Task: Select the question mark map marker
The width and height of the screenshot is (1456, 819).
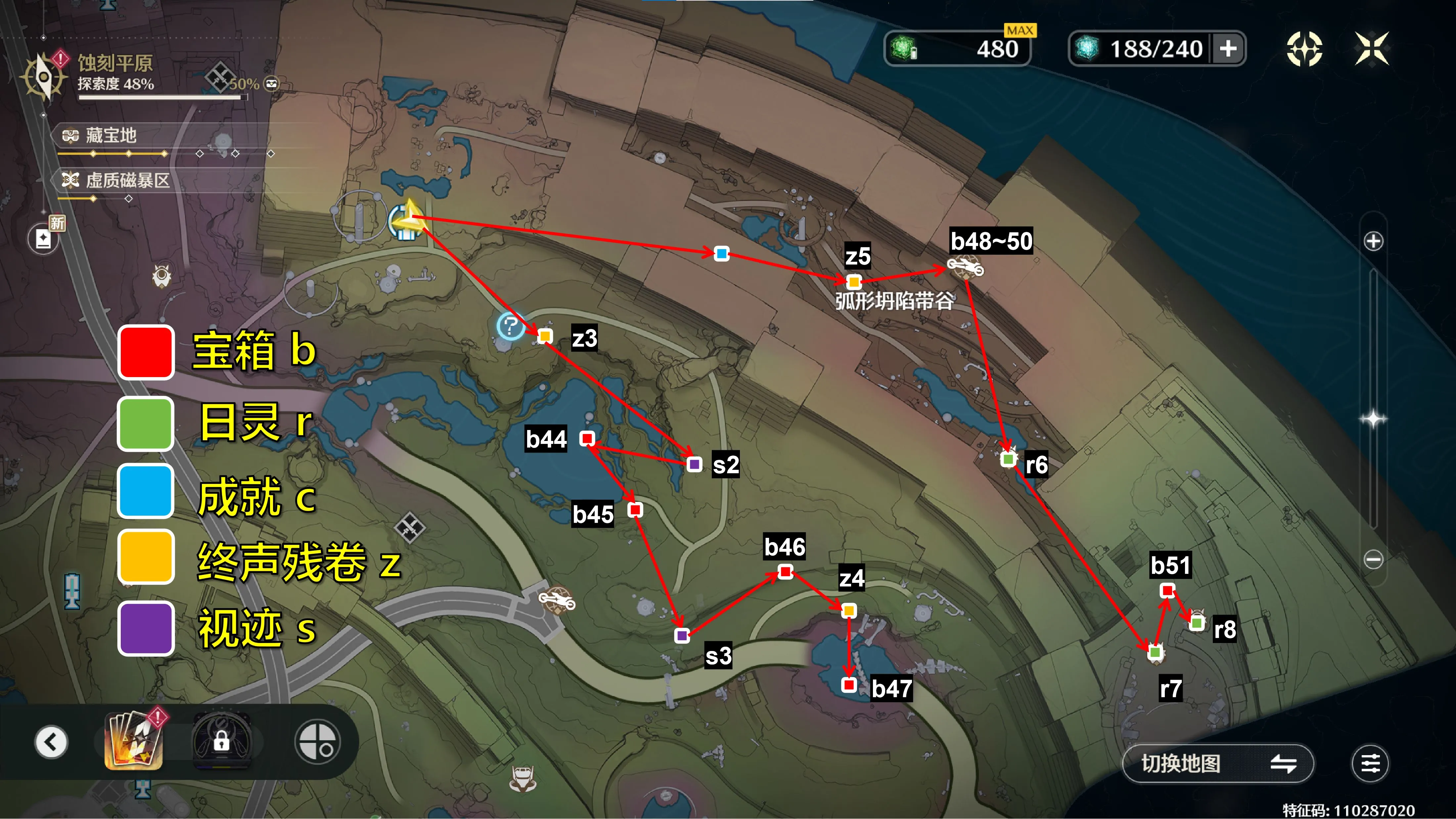Action: coord(510,326)
